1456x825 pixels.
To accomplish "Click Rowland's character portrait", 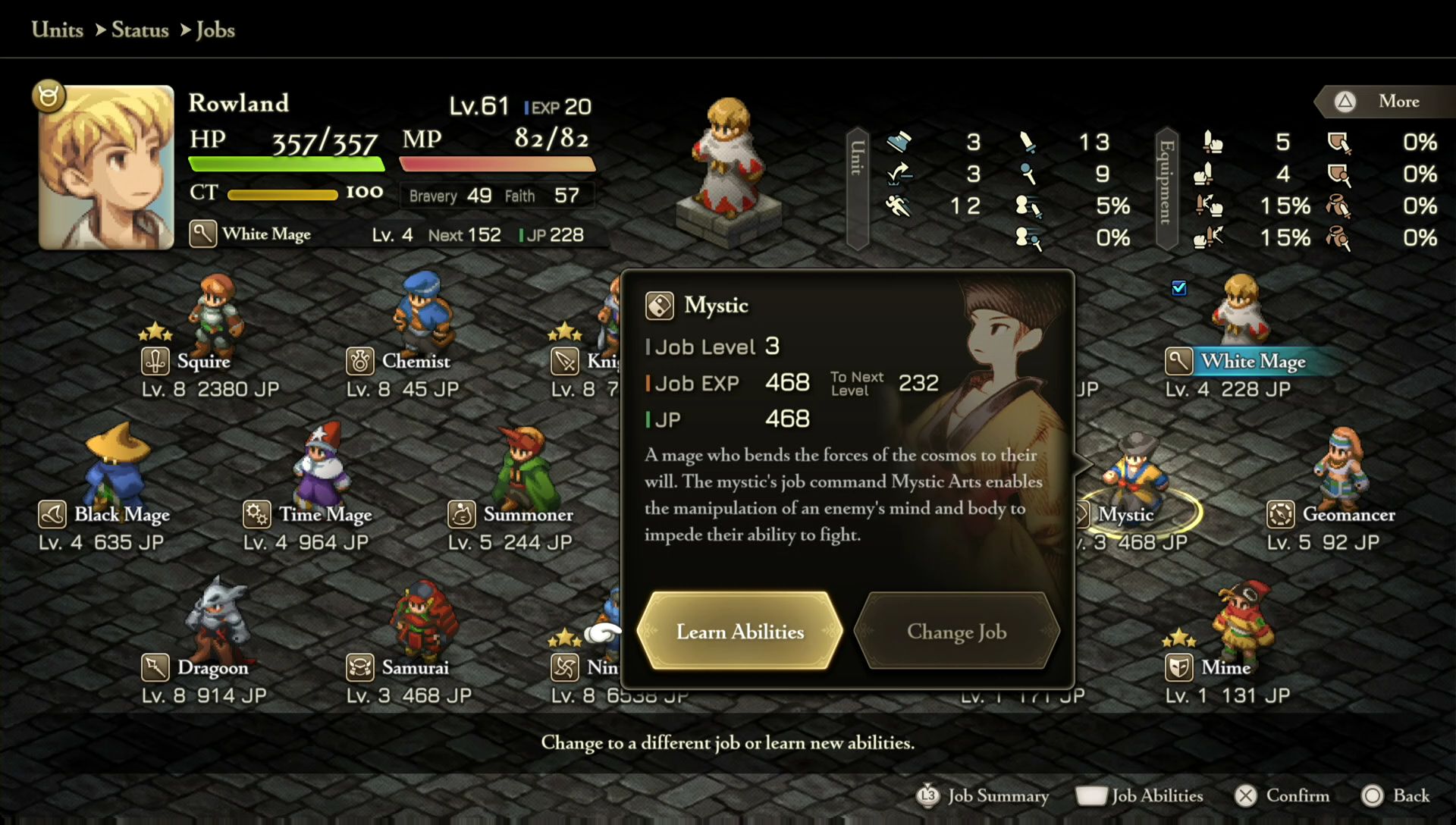I will 107,167.
